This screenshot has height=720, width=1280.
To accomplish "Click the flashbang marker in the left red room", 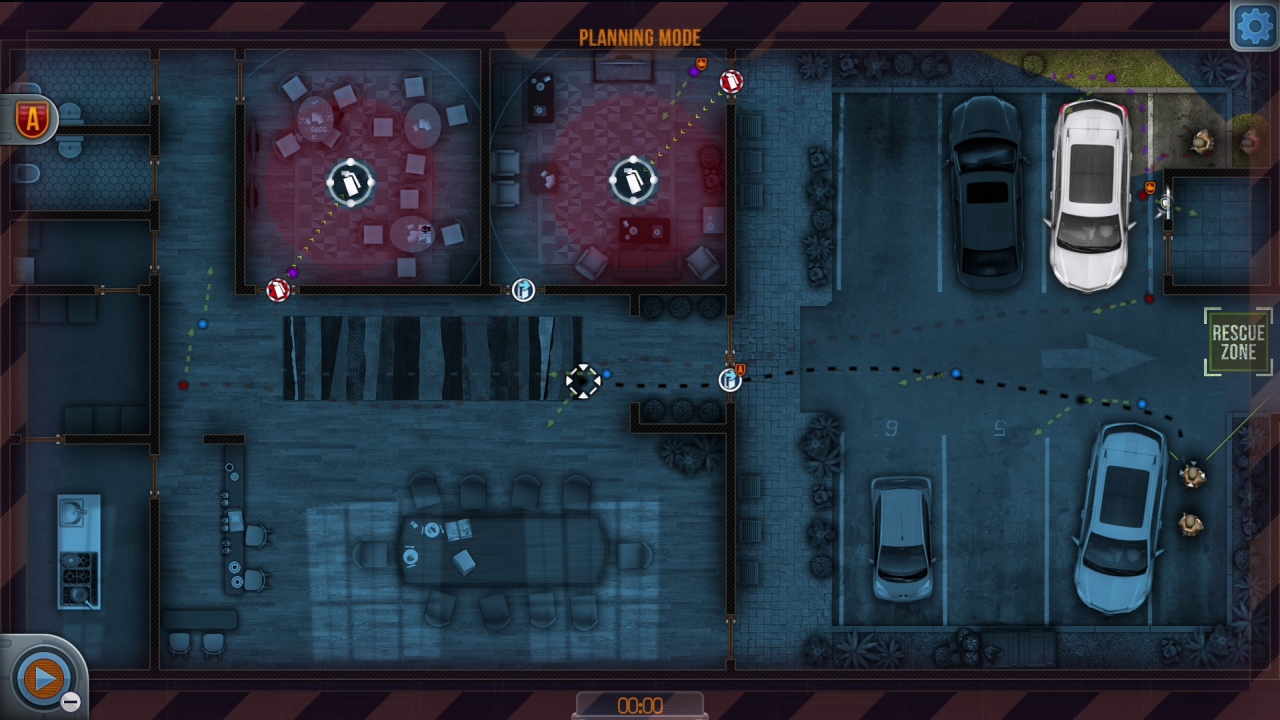I will pos(350,182).
